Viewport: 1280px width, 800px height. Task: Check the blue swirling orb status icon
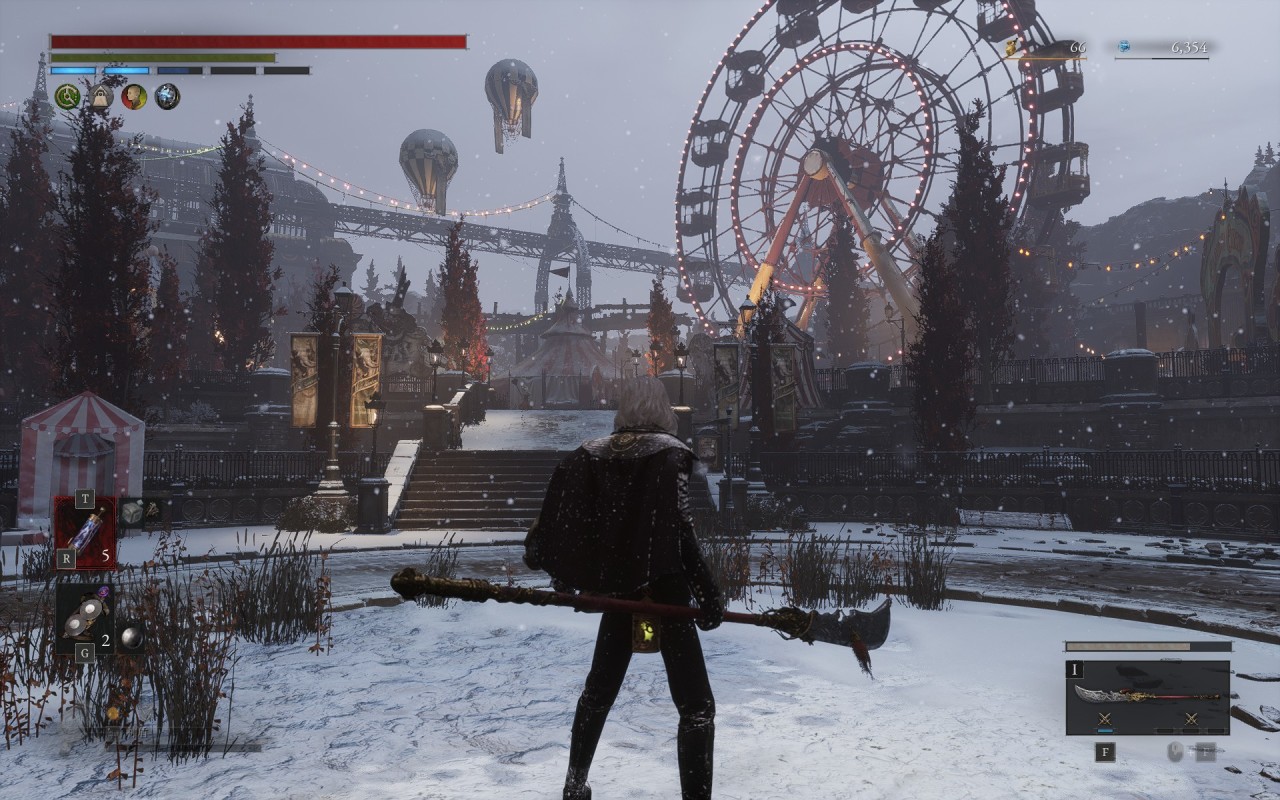167,97
